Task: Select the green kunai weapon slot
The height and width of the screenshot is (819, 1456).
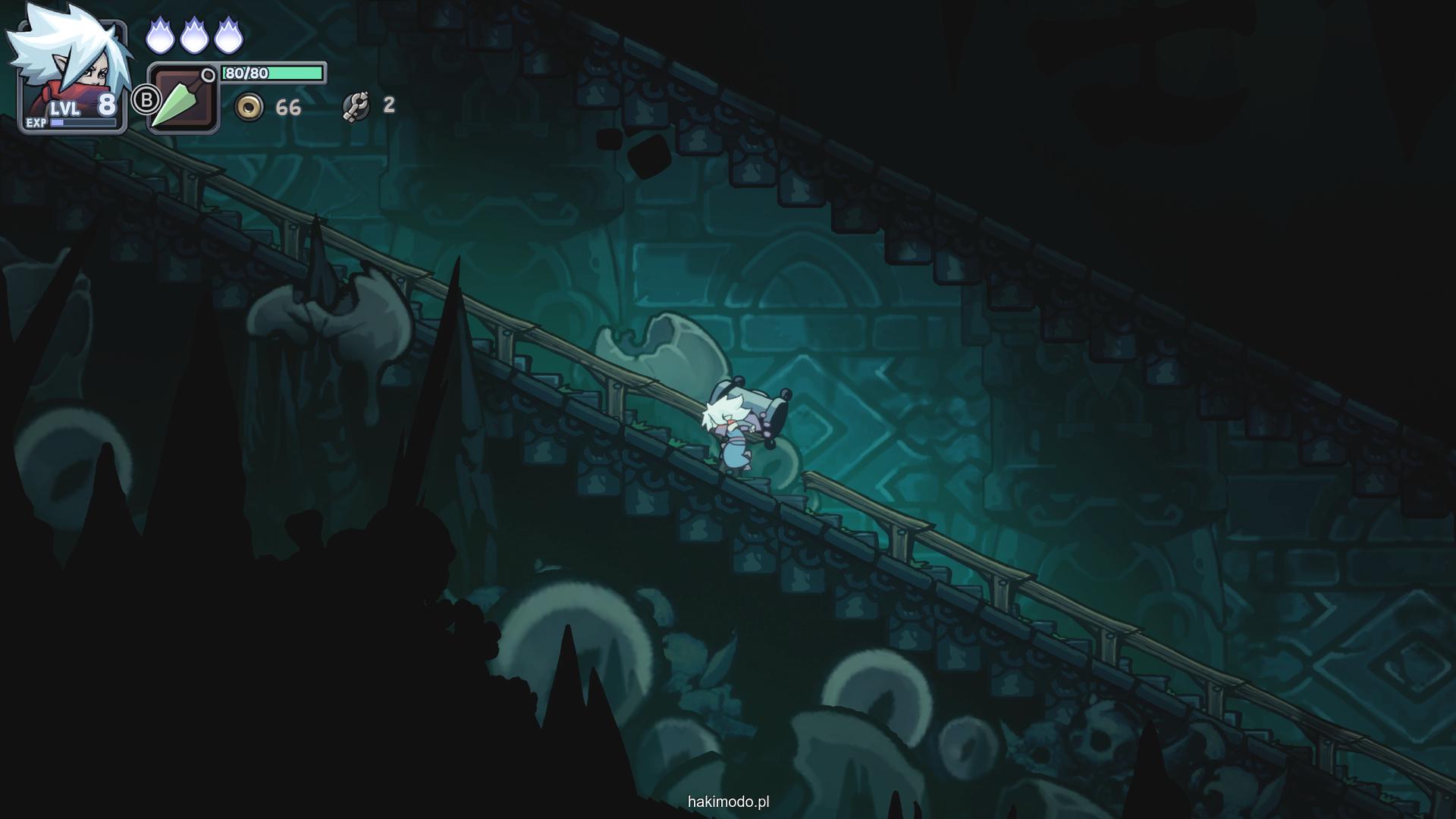Action: 183,99
